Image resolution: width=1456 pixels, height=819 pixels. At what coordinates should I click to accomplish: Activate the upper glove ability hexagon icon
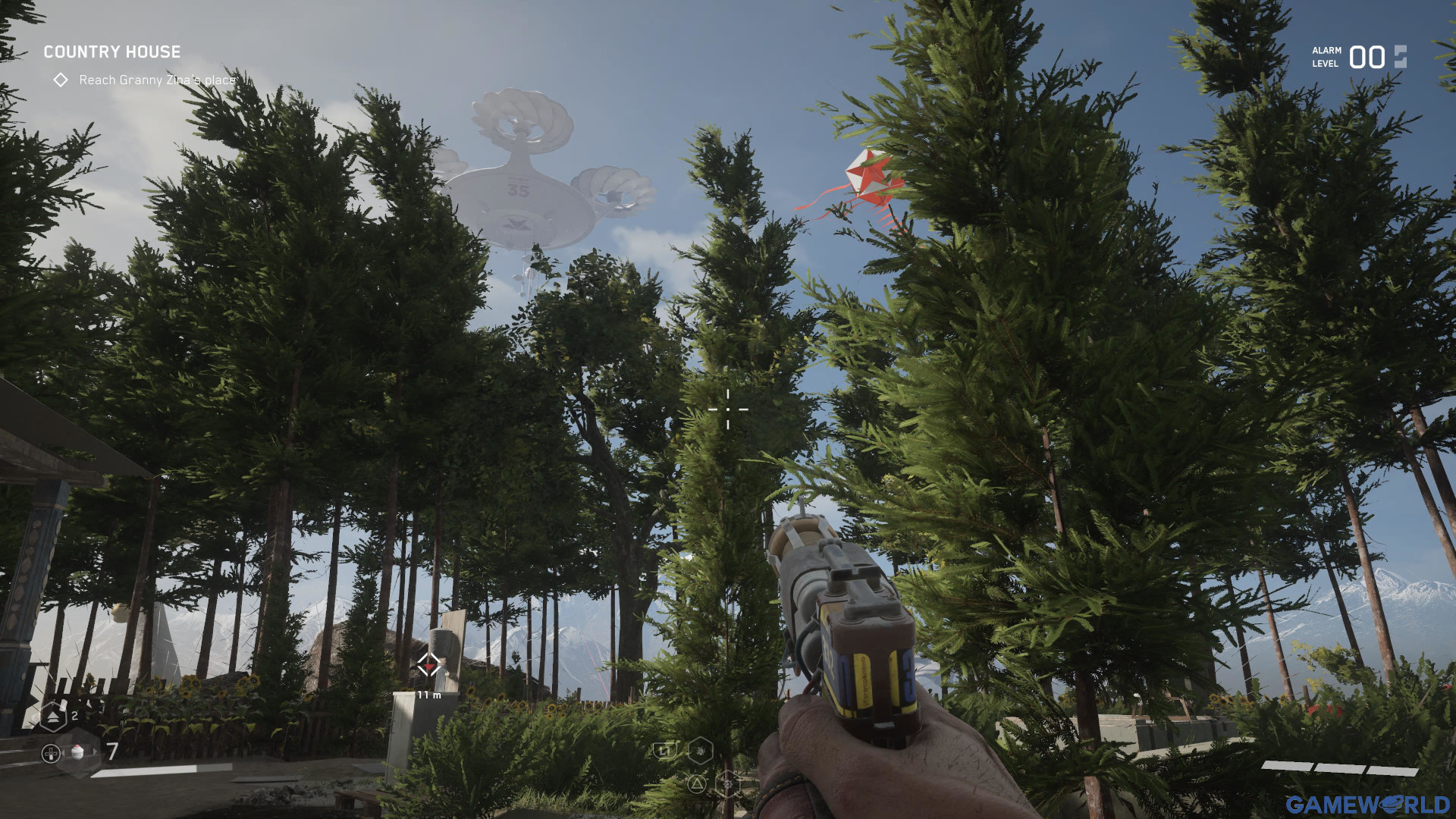700,751
